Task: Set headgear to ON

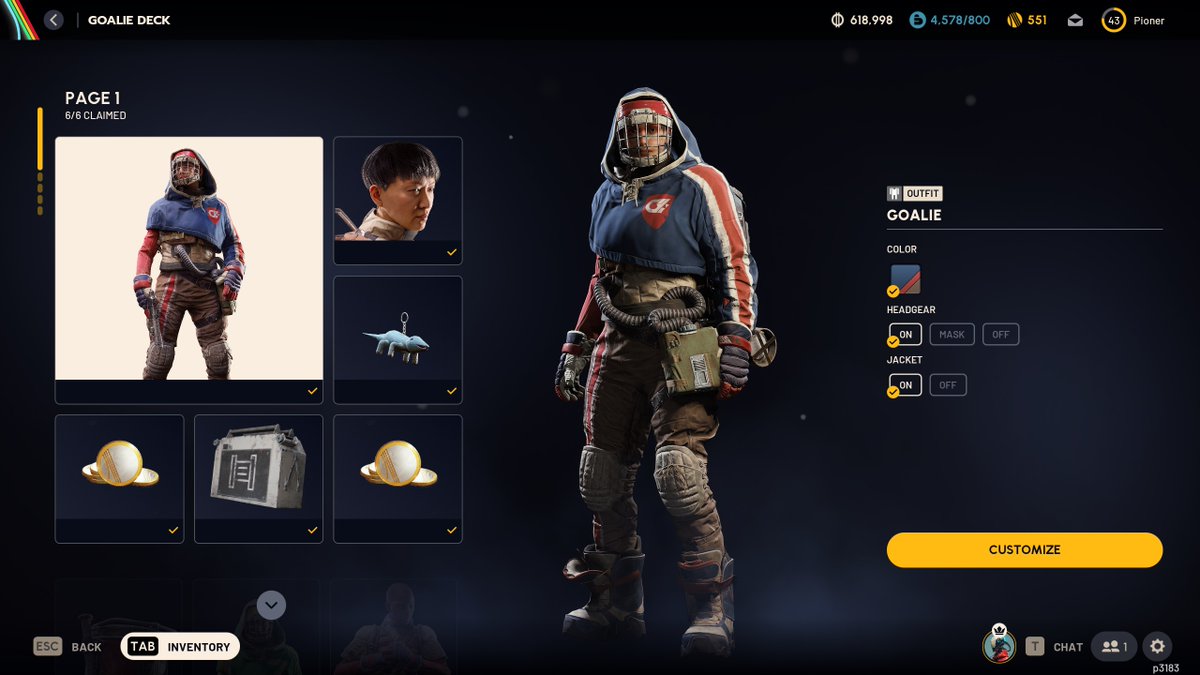Action: pos(905,334)
